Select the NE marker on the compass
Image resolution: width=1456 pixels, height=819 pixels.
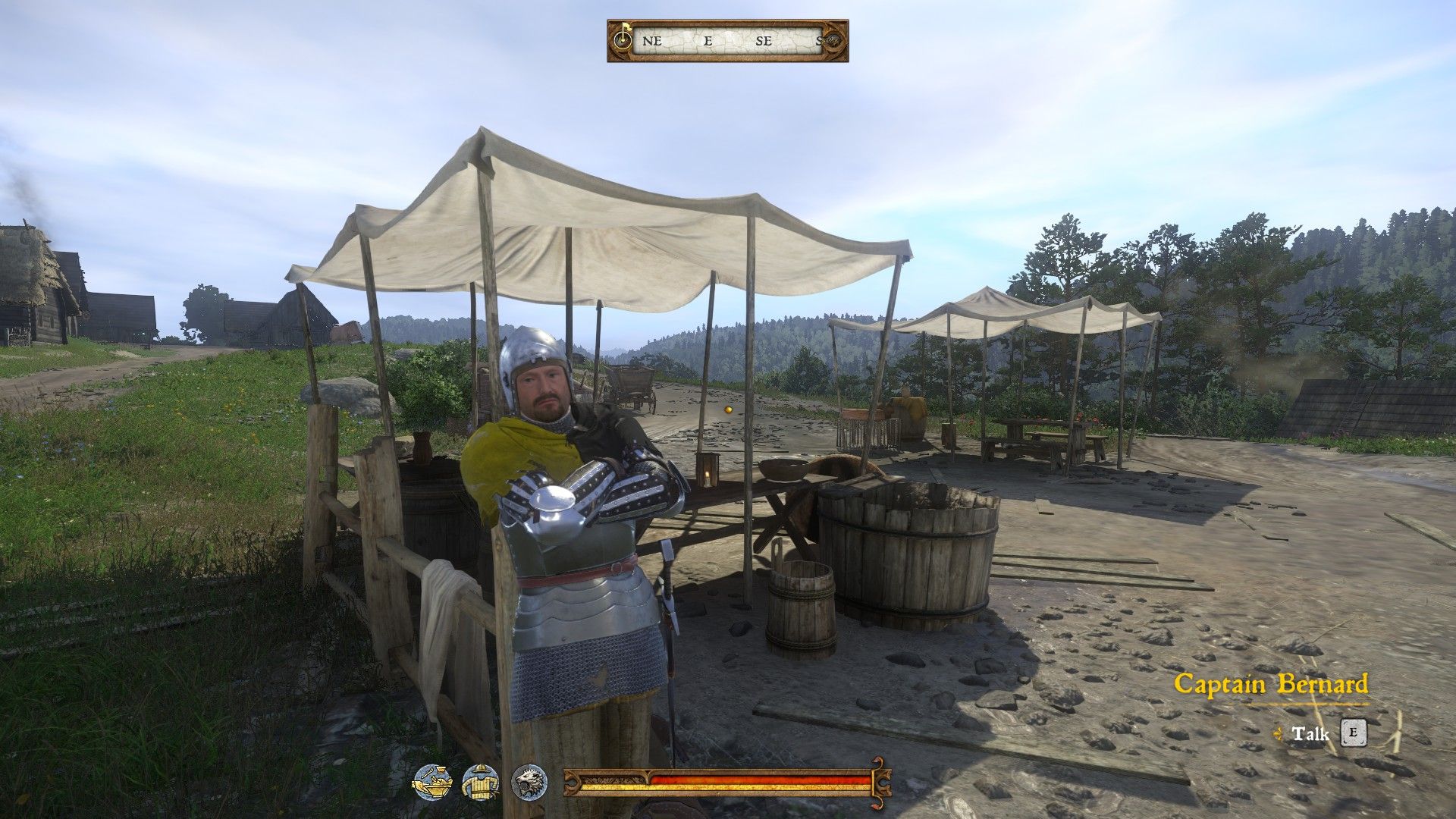[x=651, y=42]
